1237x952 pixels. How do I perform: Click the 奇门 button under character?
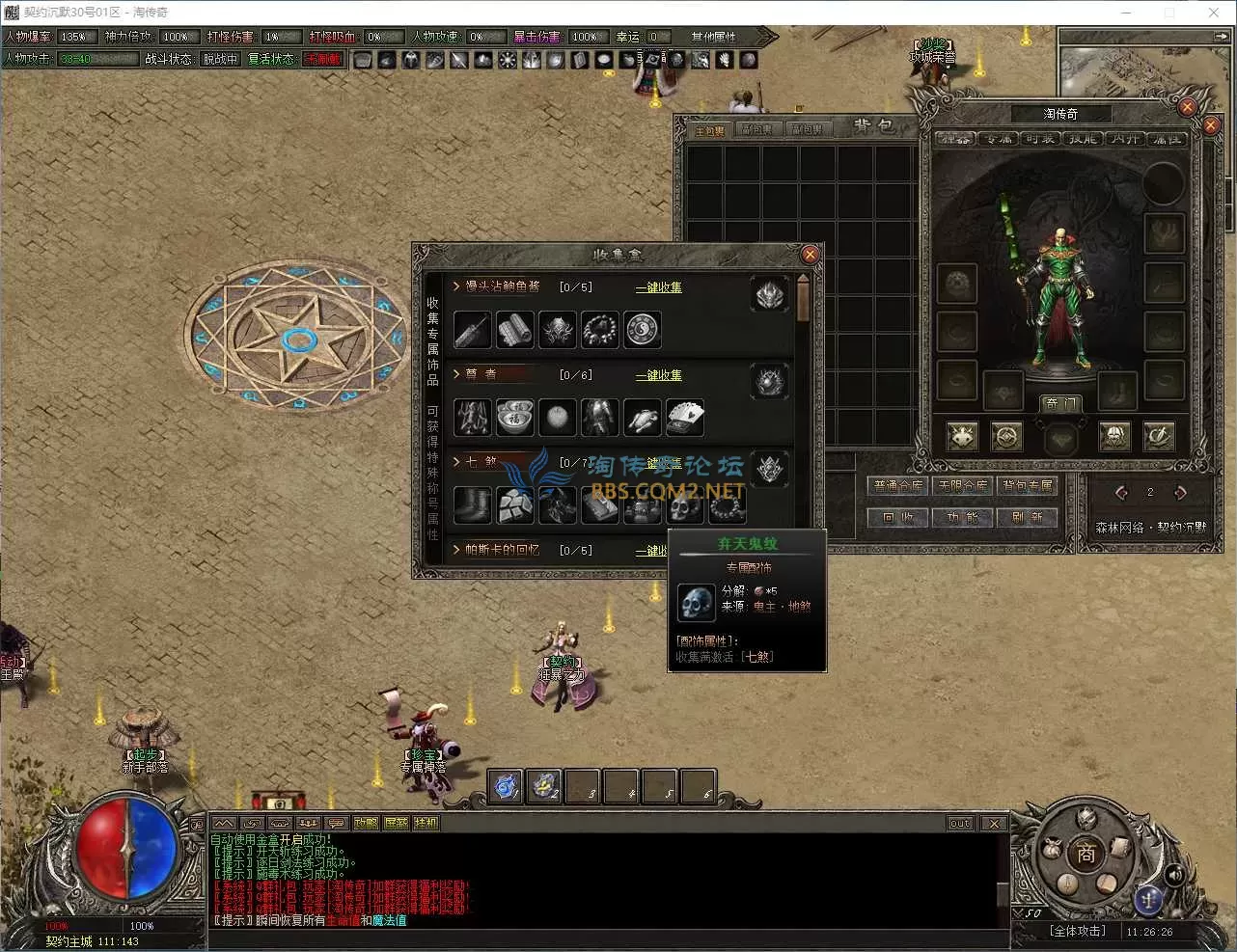[x=1059, y=404]
